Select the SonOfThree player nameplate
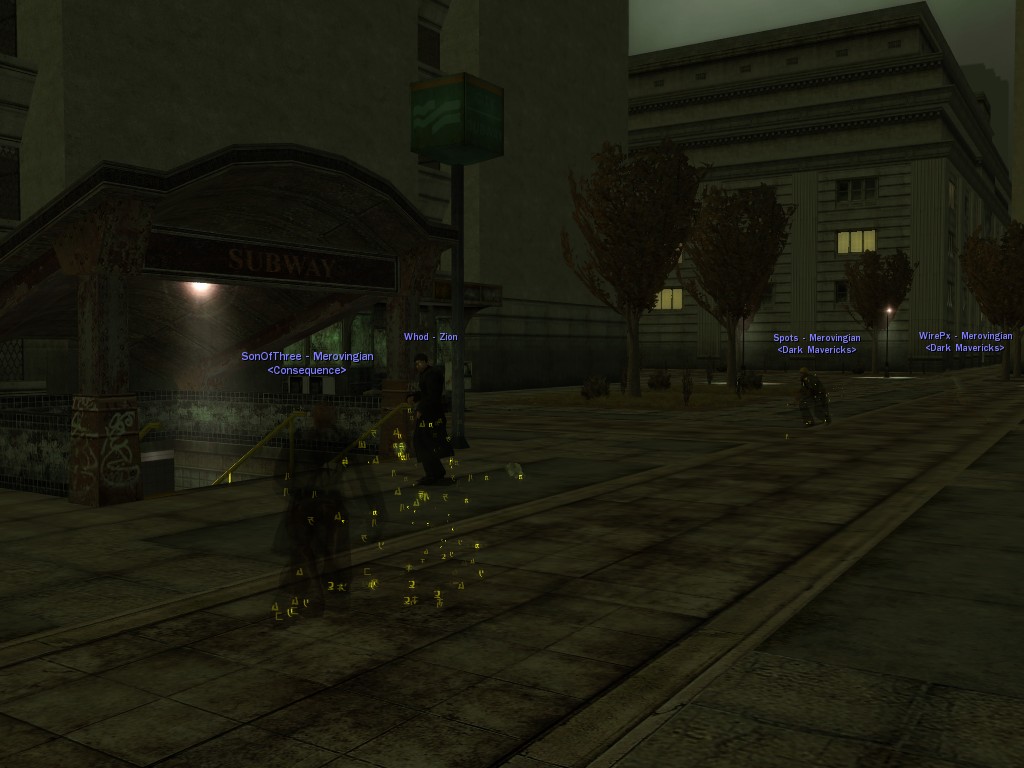Viewport: 1024px width, 768px height. tap(307, 357)
